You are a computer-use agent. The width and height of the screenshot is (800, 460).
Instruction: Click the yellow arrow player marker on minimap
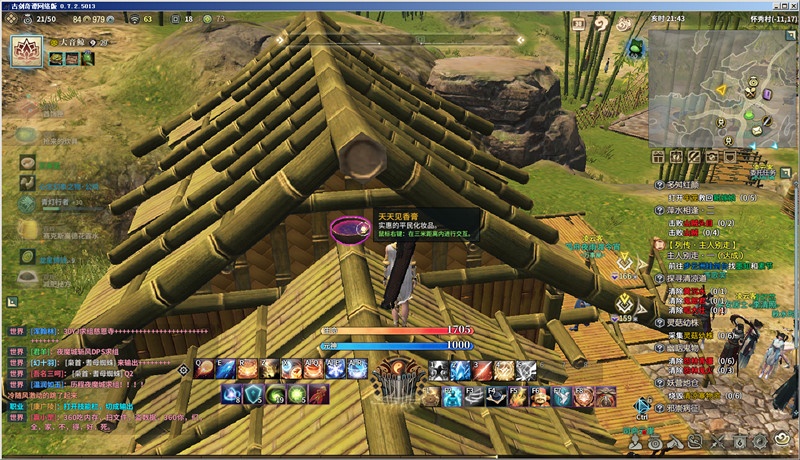[x=719, y=89]
